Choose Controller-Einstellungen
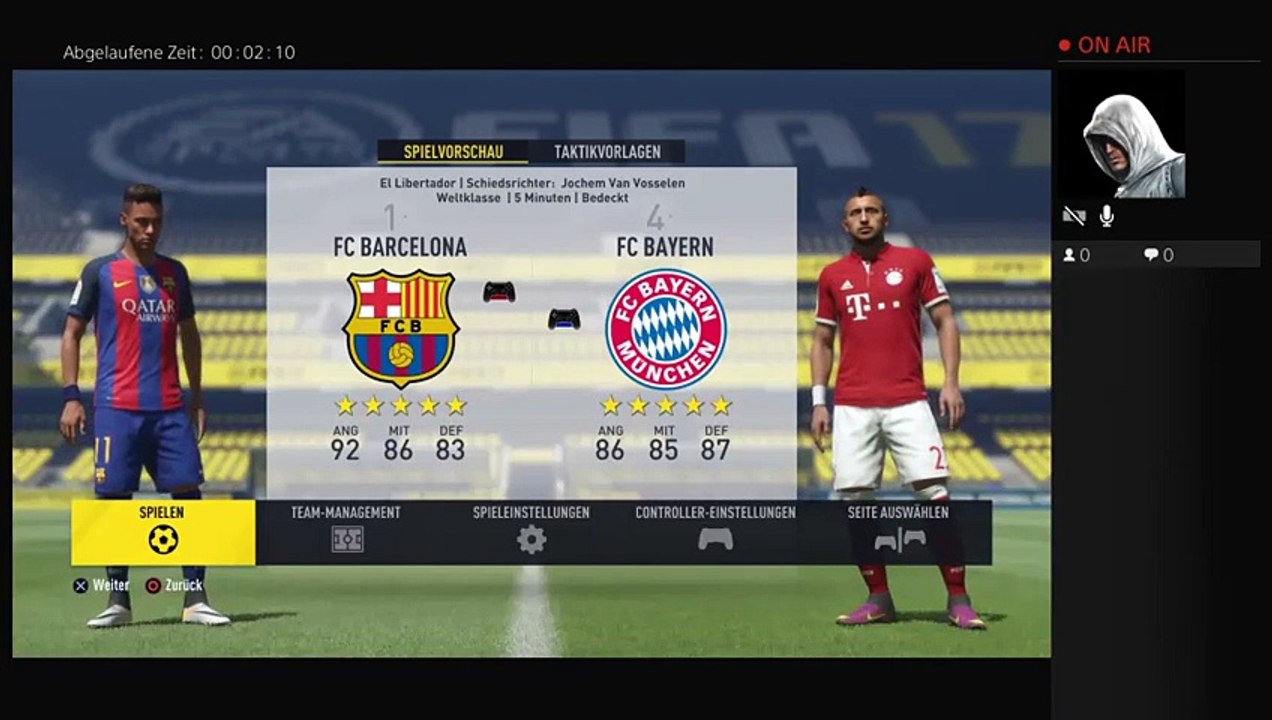This screenshot has height=720, width=1272. [715, 532]
